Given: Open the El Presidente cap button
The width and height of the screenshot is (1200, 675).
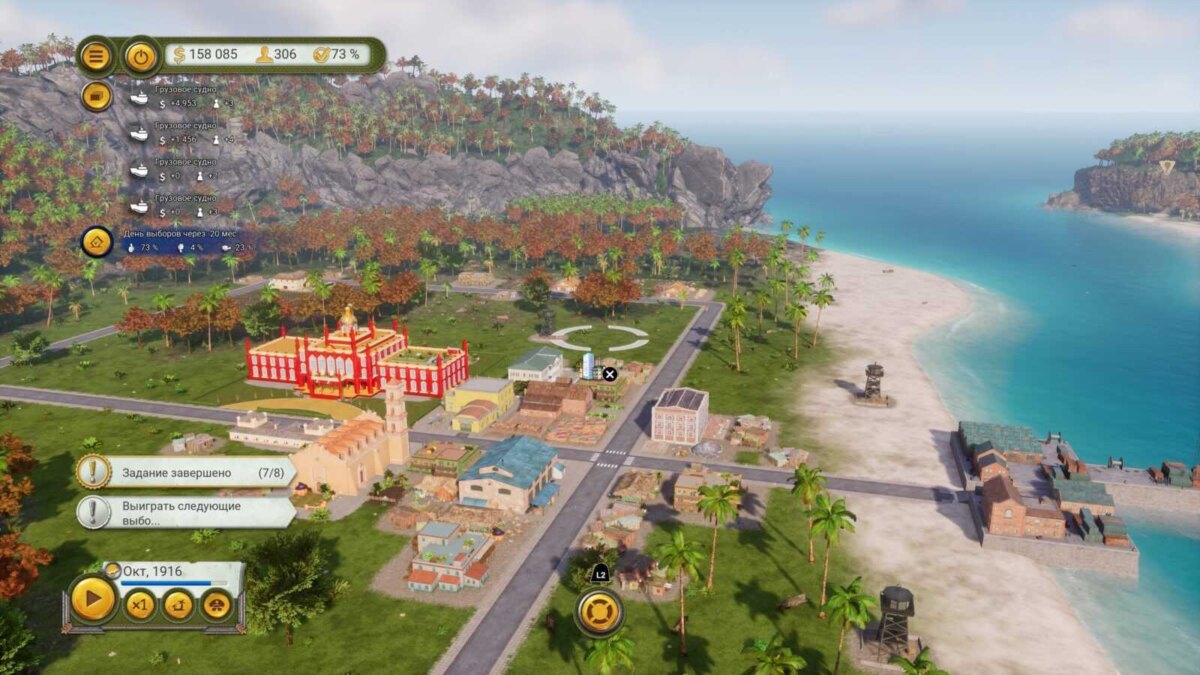Looking at the screenshot, I should (x=217, y=605).
